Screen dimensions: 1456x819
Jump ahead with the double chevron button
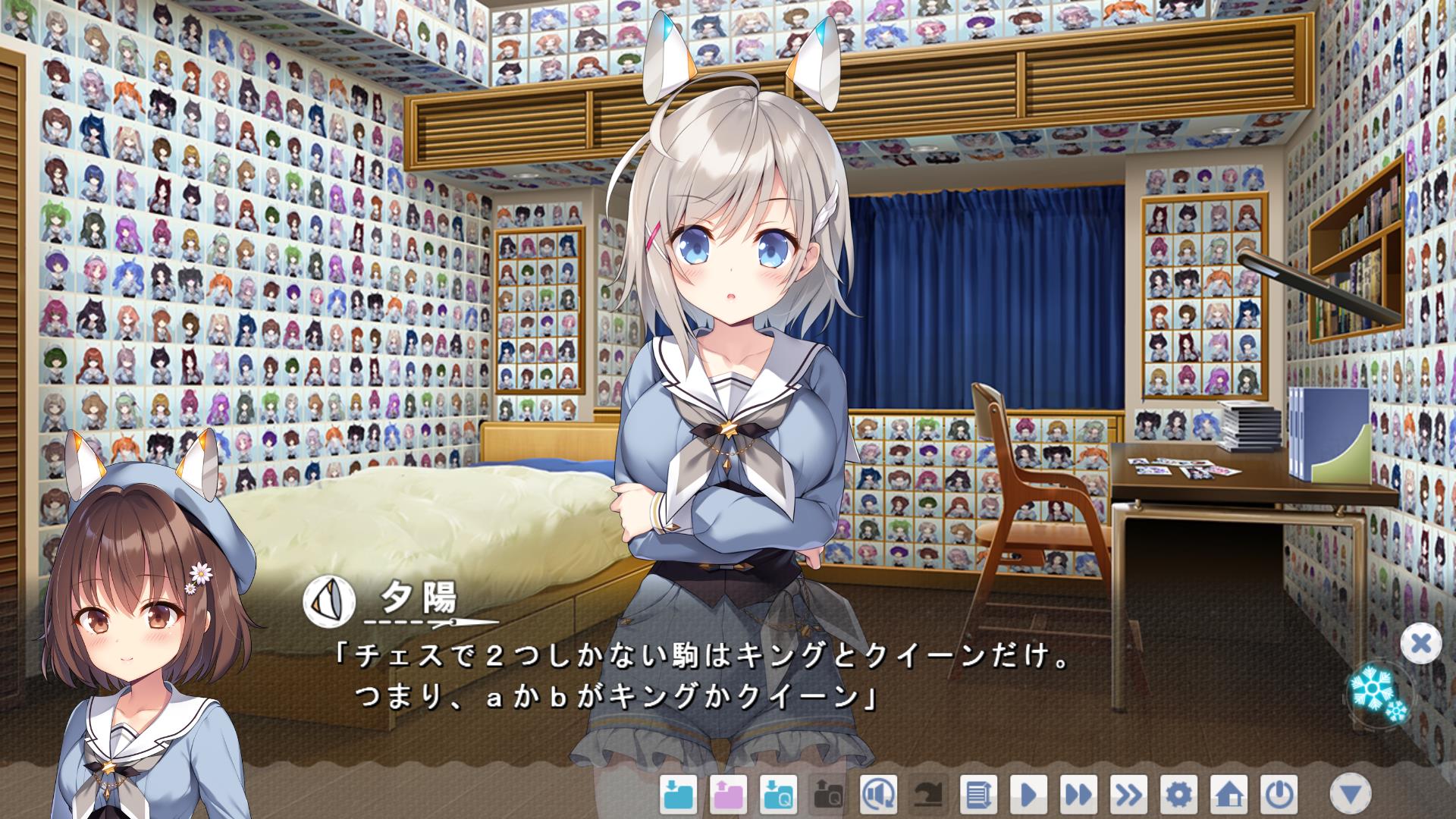[1128, 795]
